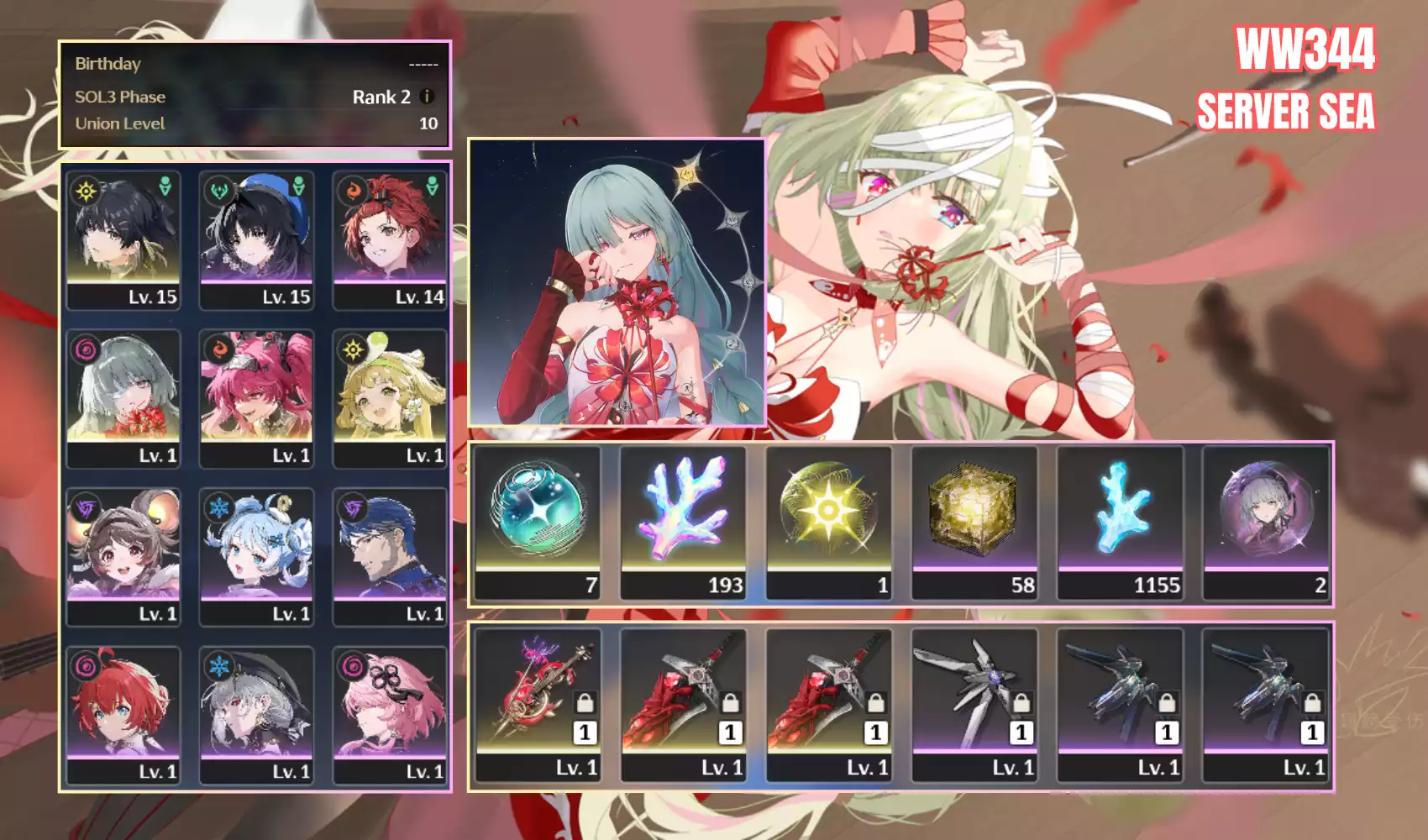Select the brown-haired character with round ears

tap(123, 557)
